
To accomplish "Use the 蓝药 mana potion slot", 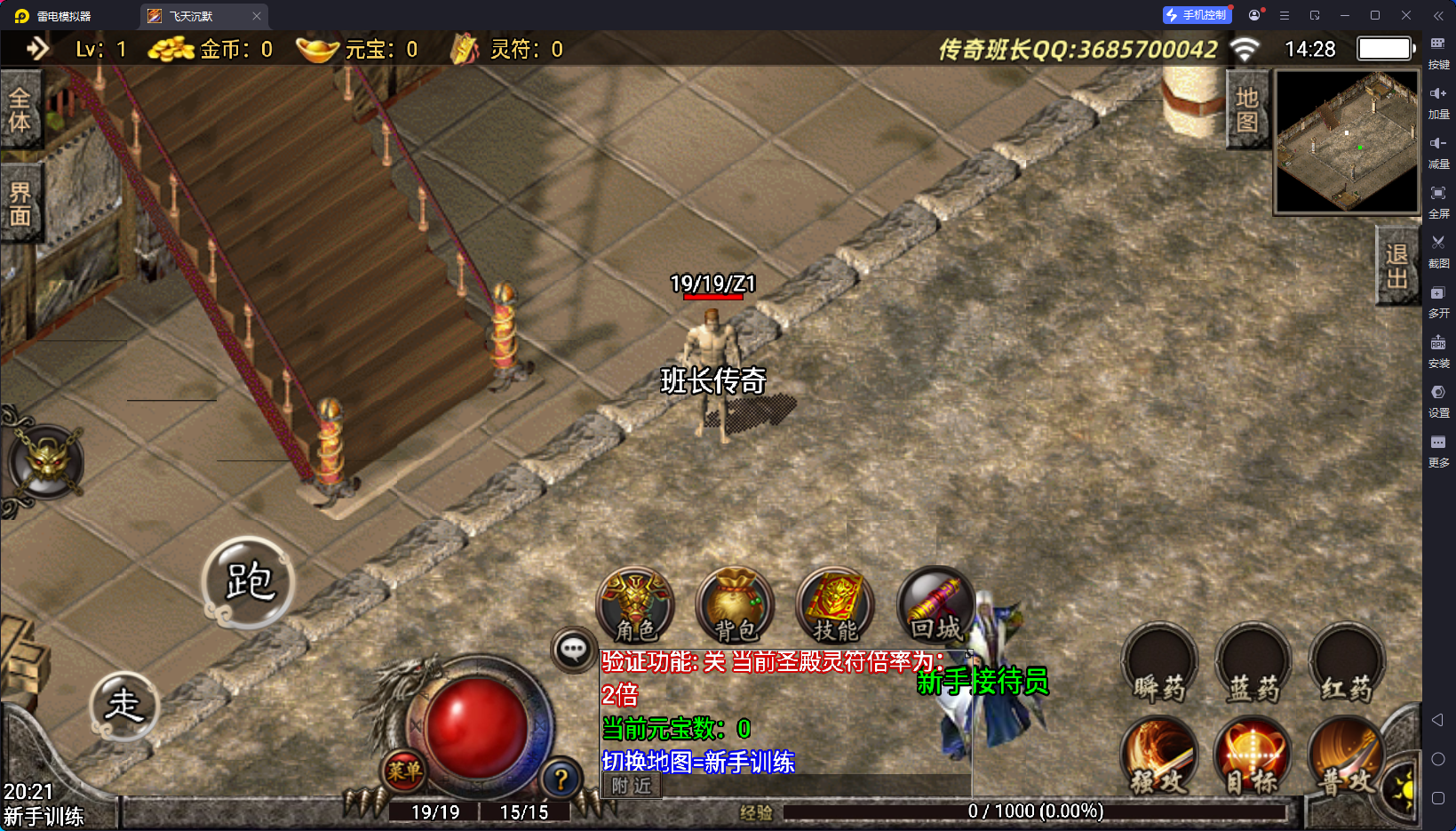I will pos(1253,664).
